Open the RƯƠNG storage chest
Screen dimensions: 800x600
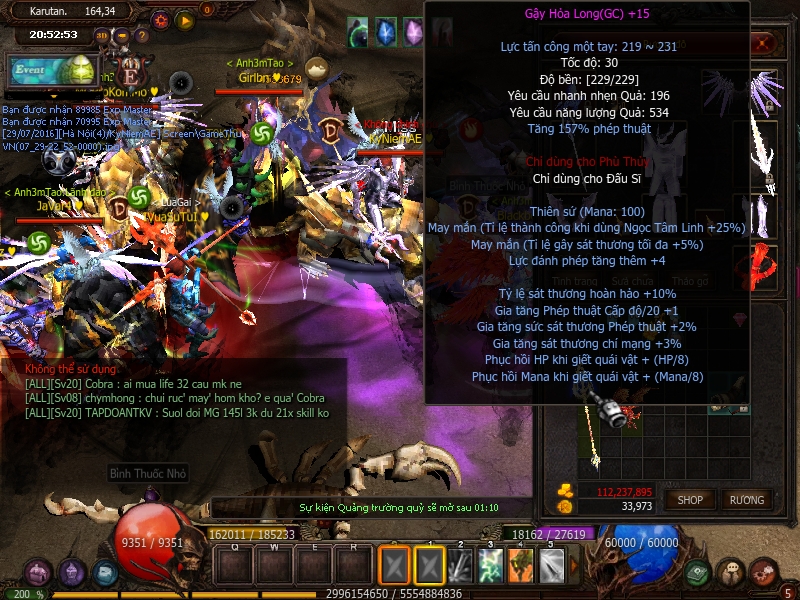tap(746, 499)
